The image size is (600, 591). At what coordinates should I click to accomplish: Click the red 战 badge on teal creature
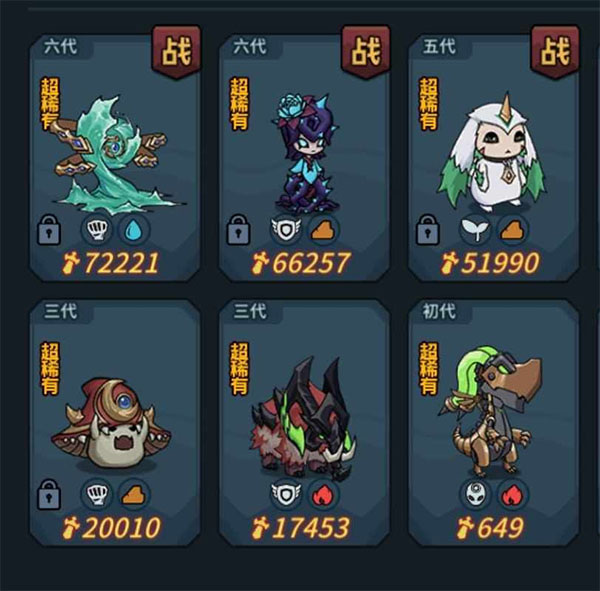tap(176, 51)
